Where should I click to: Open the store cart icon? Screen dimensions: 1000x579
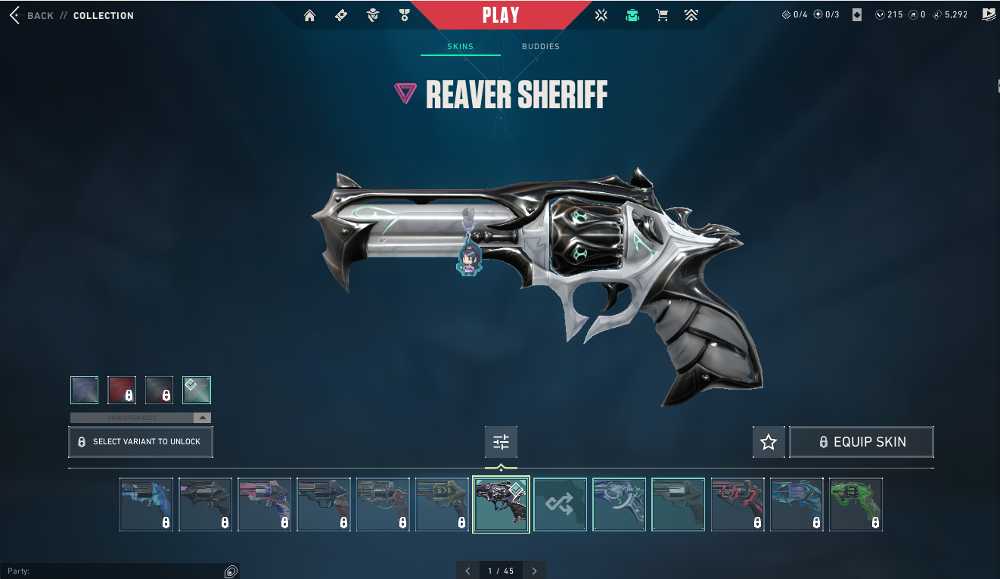(661, 16)
